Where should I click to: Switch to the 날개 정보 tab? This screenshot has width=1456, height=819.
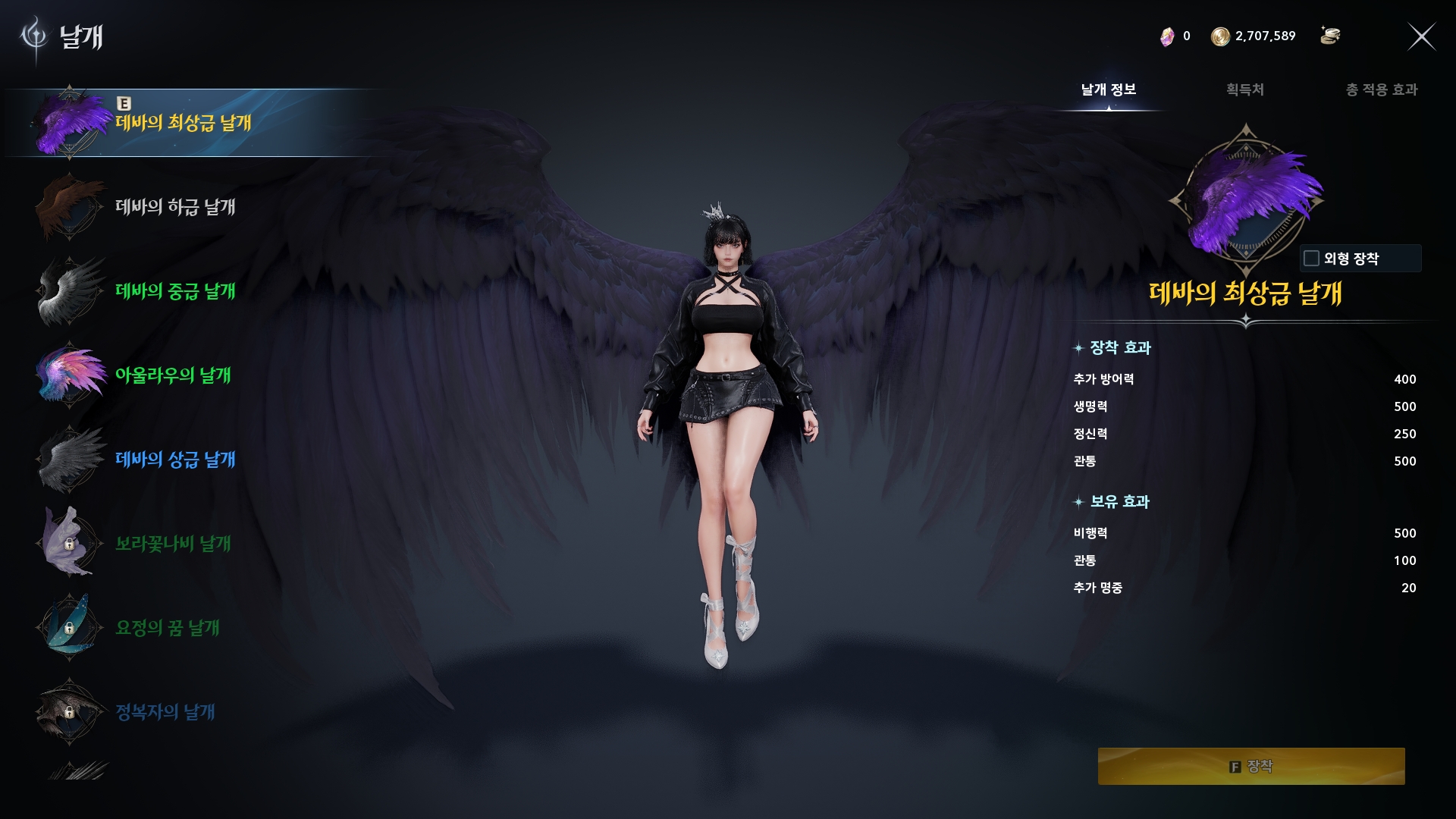coord(1108,89)
